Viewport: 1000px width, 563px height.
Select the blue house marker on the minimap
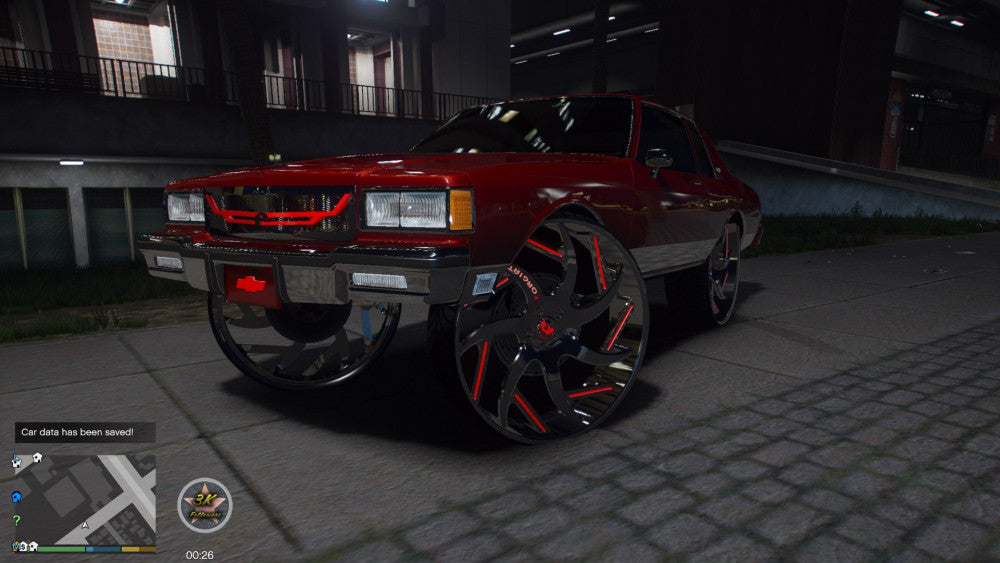(x=16, y=496)
